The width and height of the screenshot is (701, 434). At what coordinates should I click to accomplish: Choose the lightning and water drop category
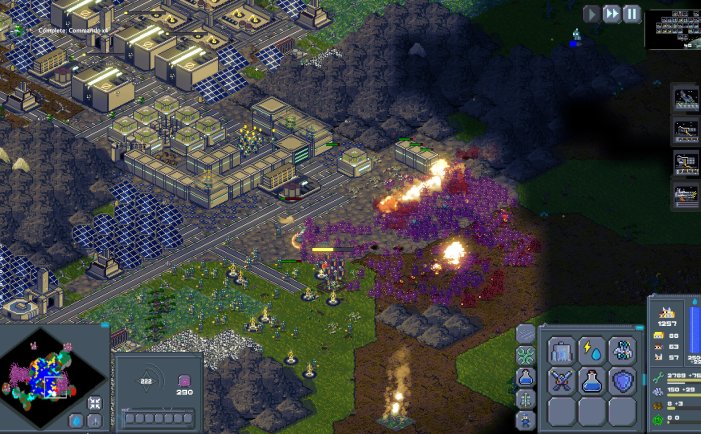coord(592,350)
